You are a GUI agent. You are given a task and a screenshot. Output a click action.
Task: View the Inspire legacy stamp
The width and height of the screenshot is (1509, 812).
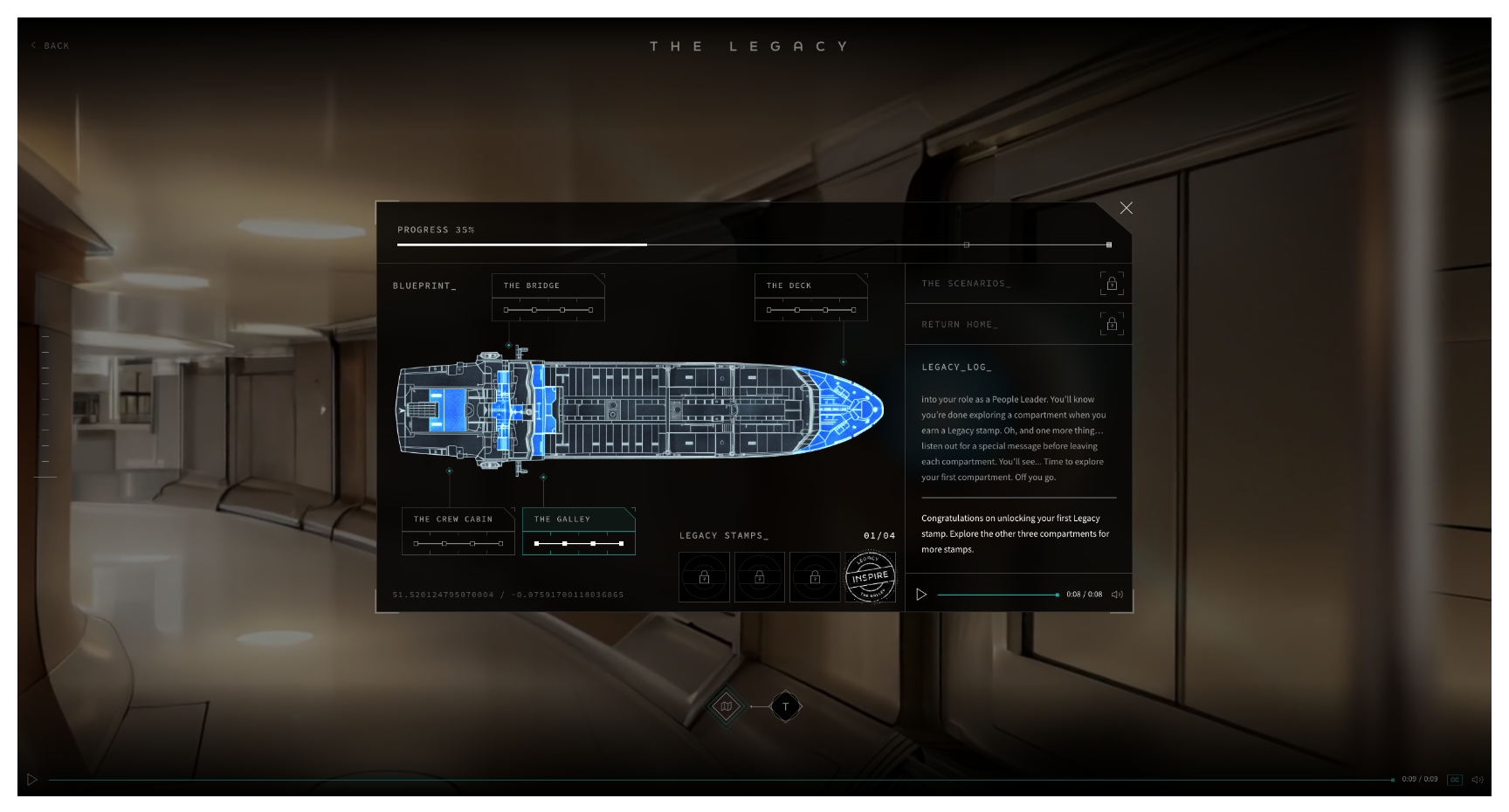870,577
